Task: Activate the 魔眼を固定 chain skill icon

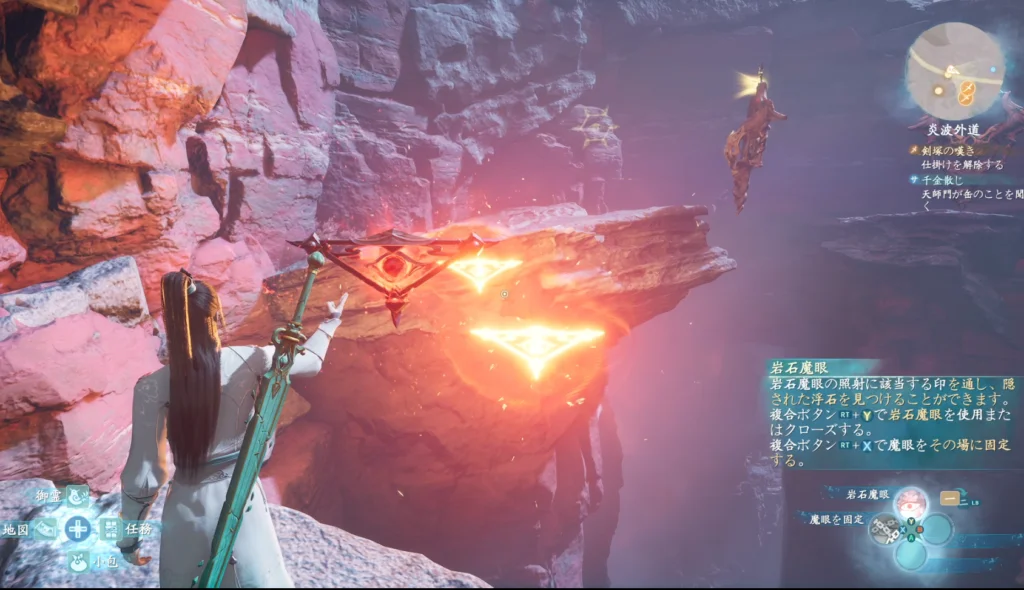Action: click(x=884, y=528)
